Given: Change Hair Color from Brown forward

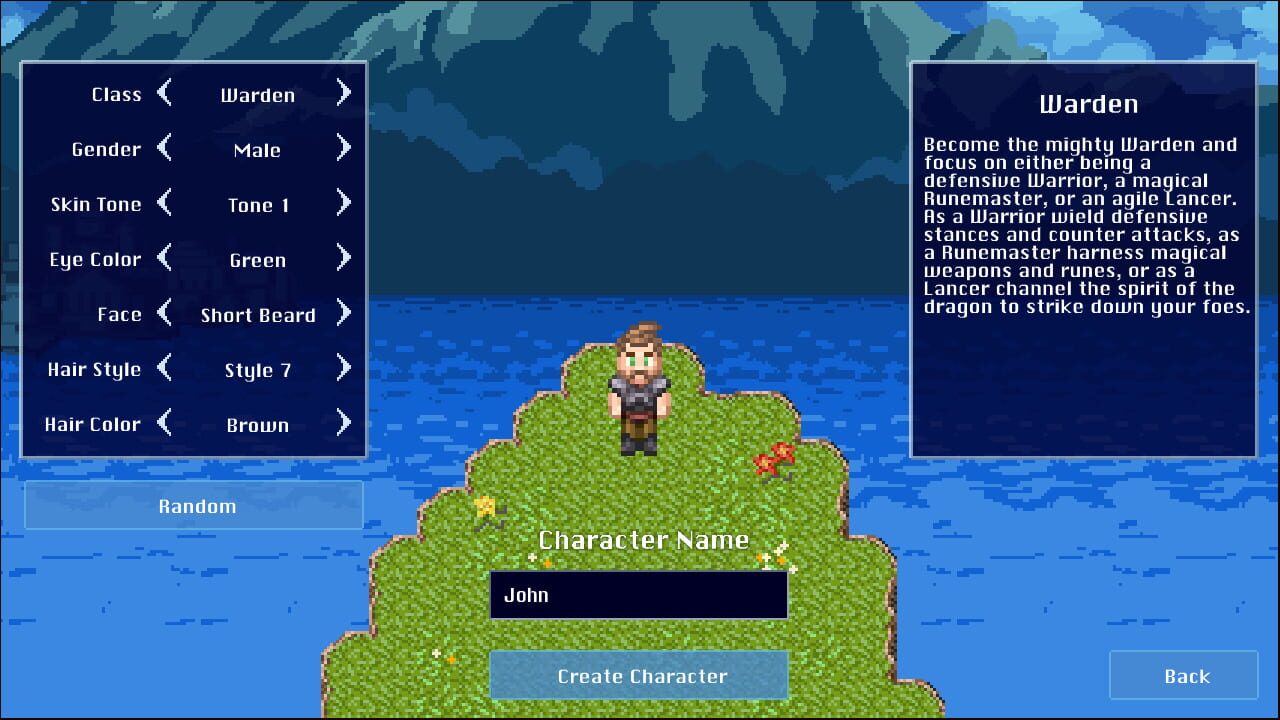Looking at the screenshot, I should click(343, 424).
